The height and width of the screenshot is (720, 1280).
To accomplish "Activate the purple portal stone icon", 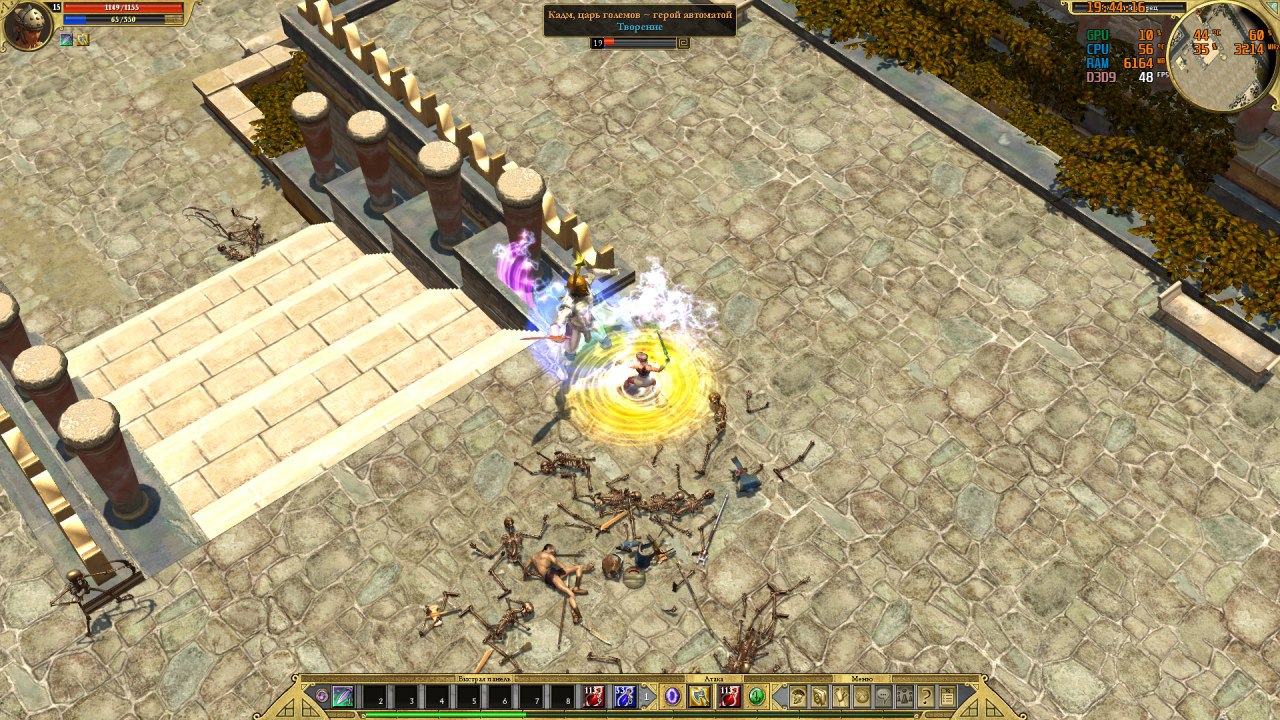I will 673,697.
